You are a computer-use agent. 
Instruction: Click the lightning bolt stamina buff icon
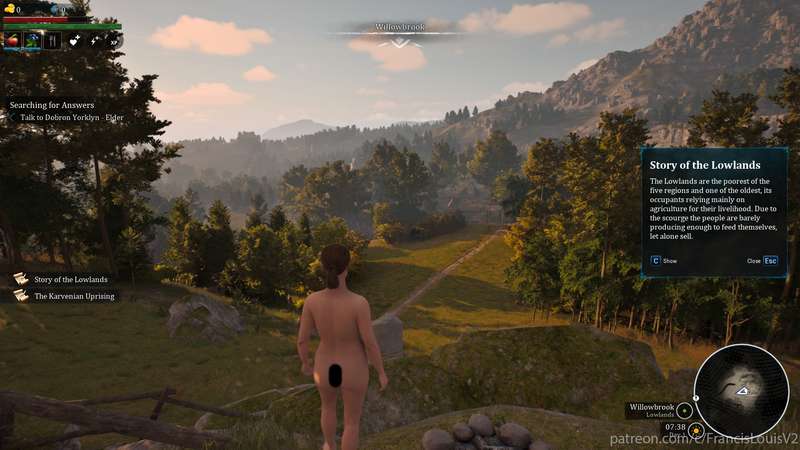click(96, 41)
